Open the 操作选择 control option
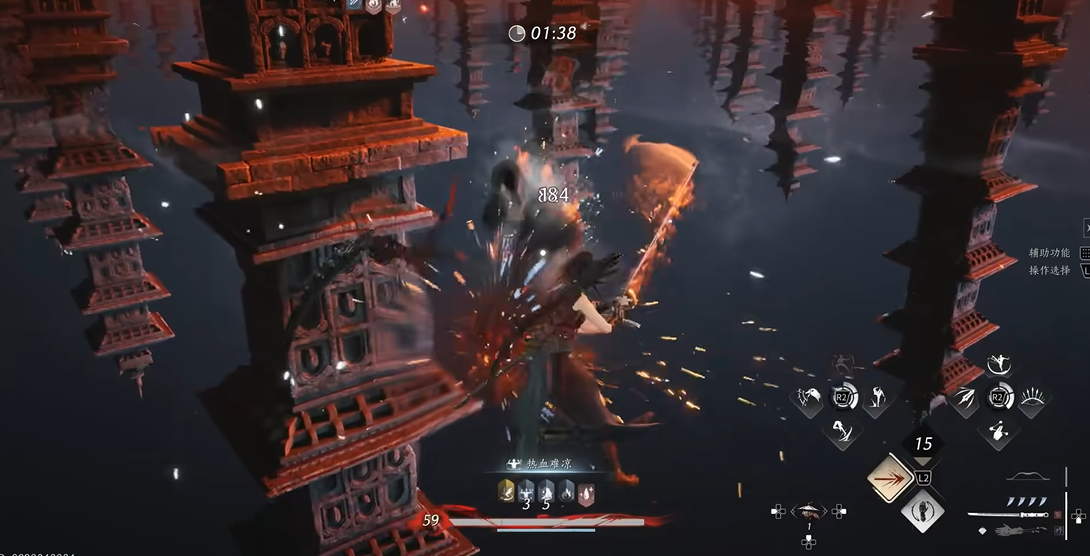Viewport: 1090px width, 556px height. point(1049,270)
